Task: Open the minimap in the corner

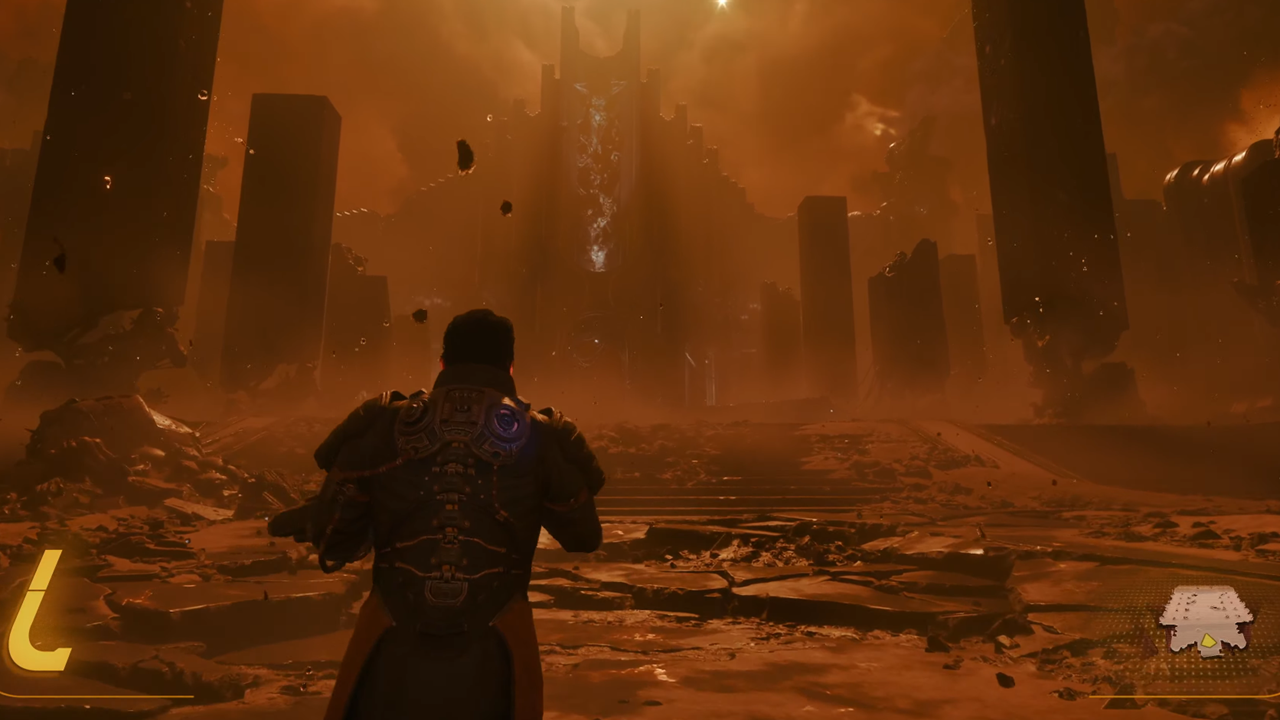Action: [x=1206, y=618]
